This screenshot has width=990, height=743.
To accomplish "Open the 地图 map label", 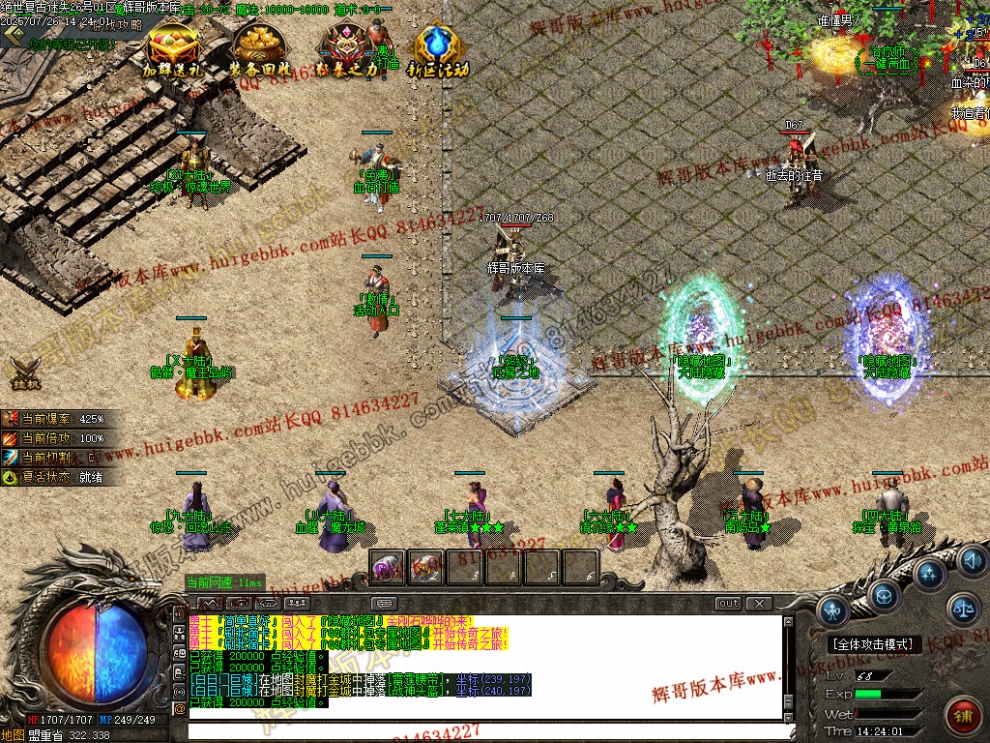I will (x=13, y=735).
